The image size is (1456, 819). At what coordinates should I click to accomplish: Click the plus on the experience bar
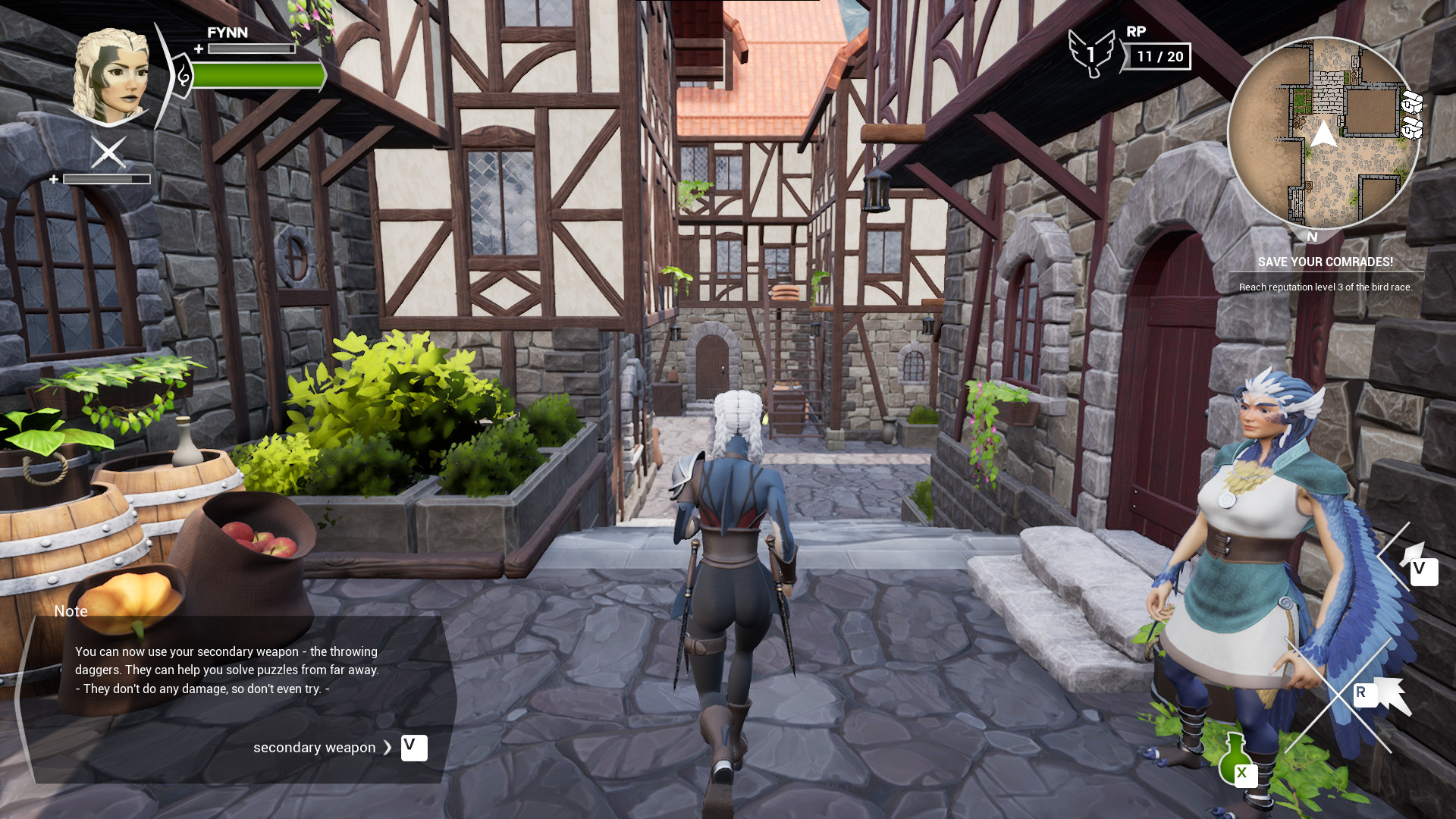(197, 48)
